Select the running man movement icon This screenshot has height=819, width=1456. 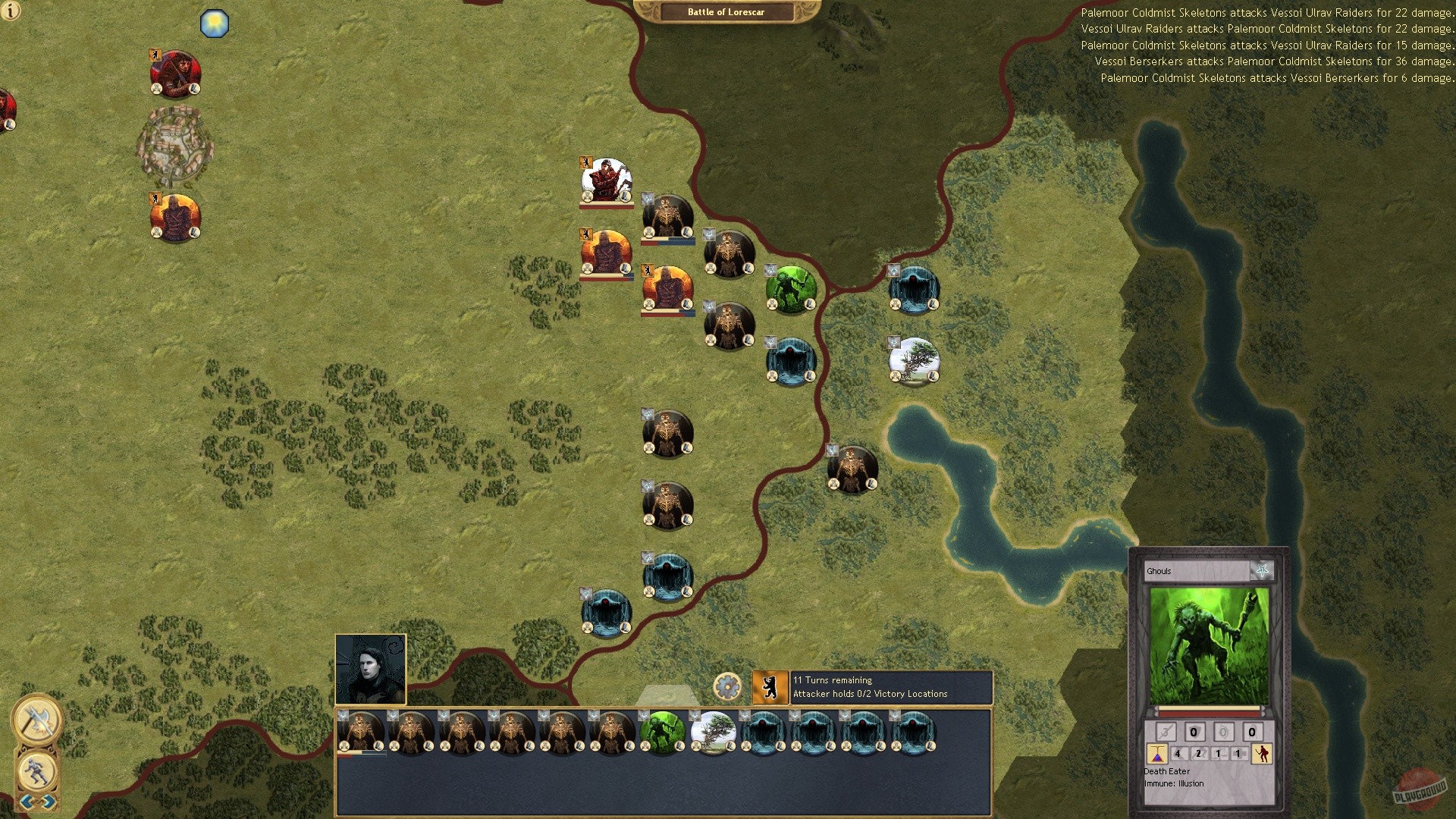point(36,771)
